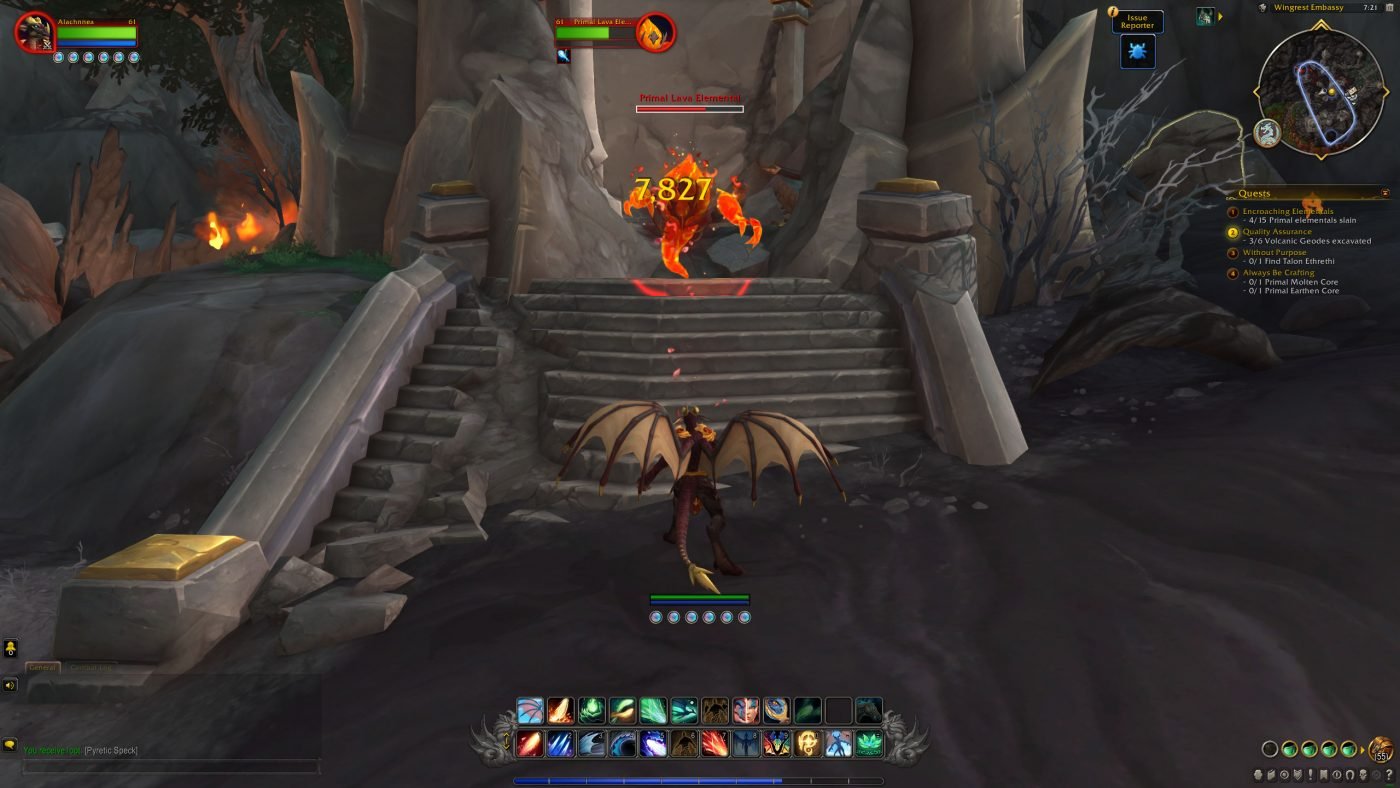
Task: Open the help question mark micro button
Action: (1388, 775)
